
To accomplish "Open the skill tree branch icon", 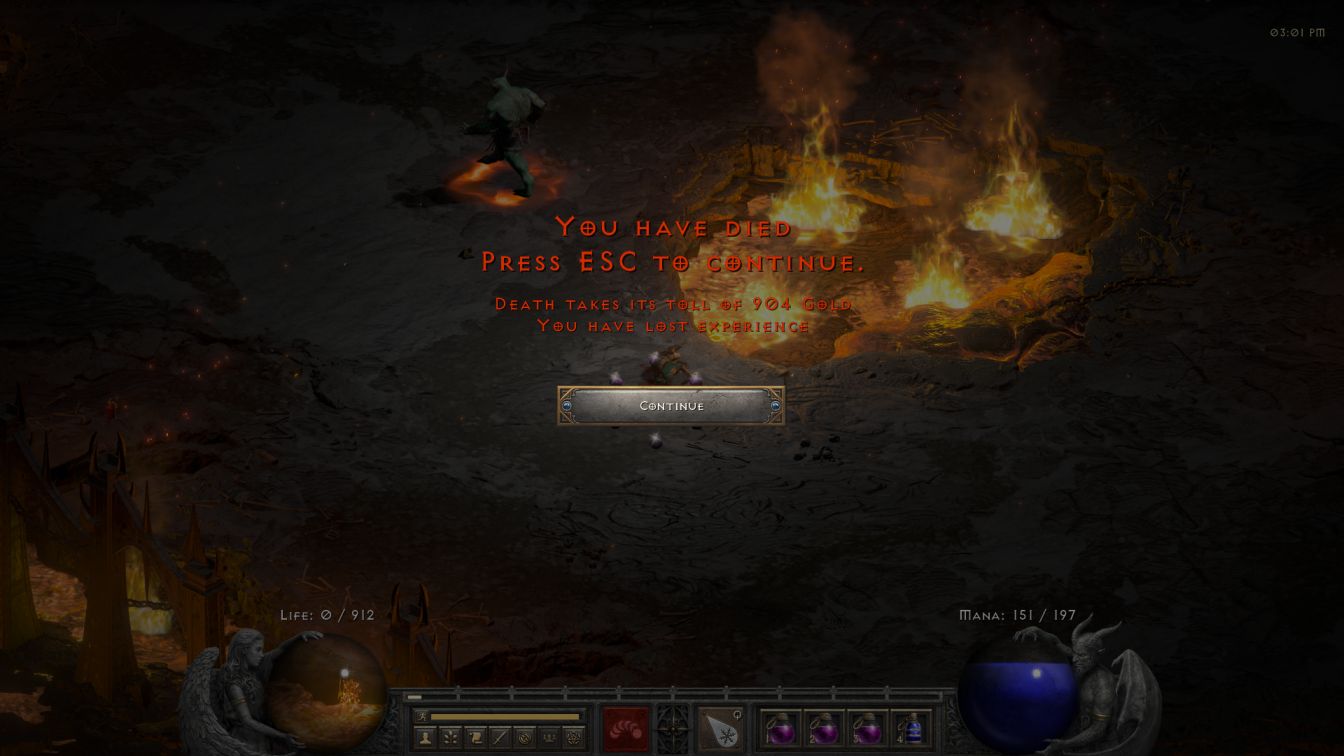I will coord(452,738).
